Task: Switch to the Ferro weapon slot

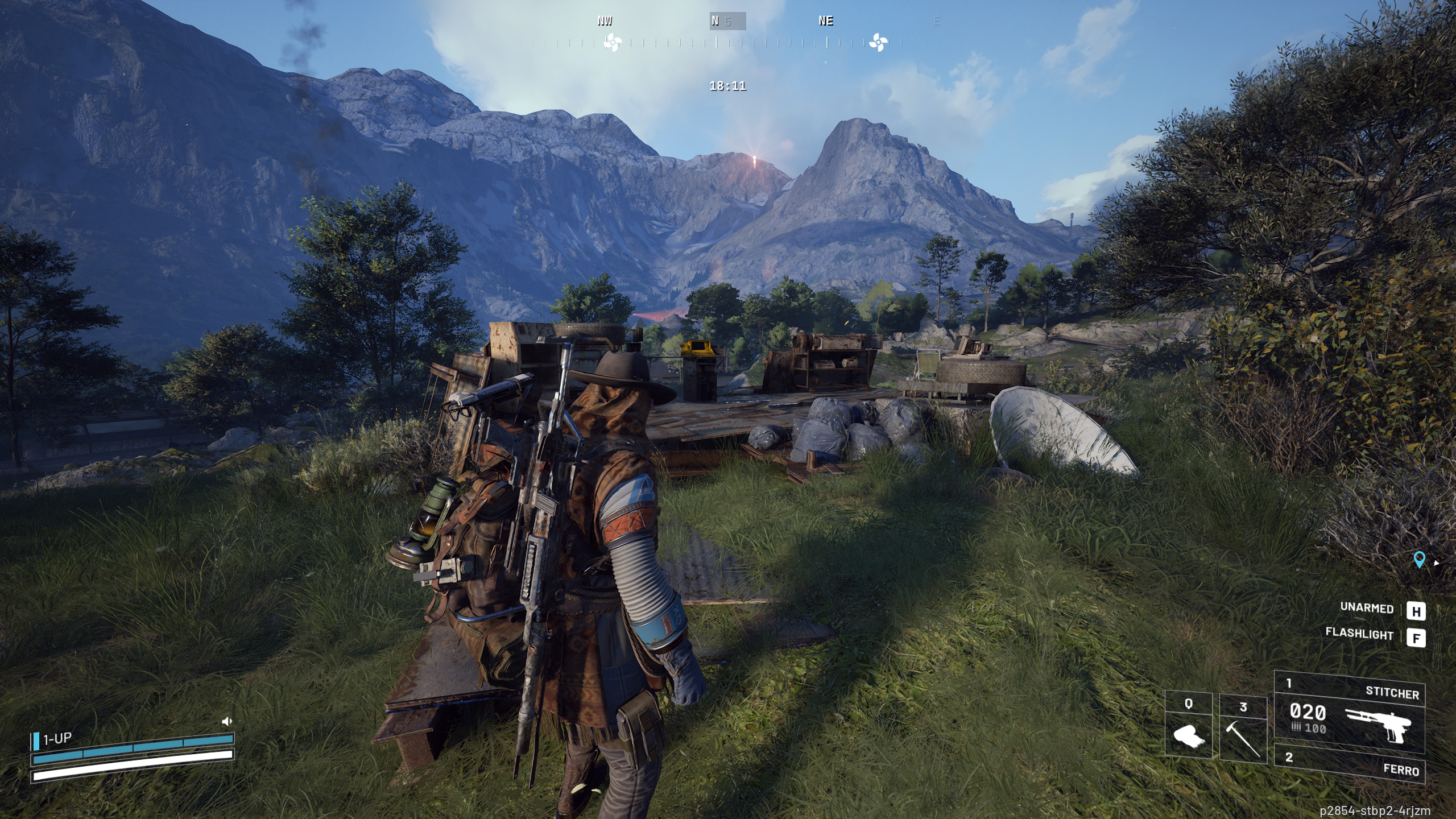Action: tap(1349, 763)
